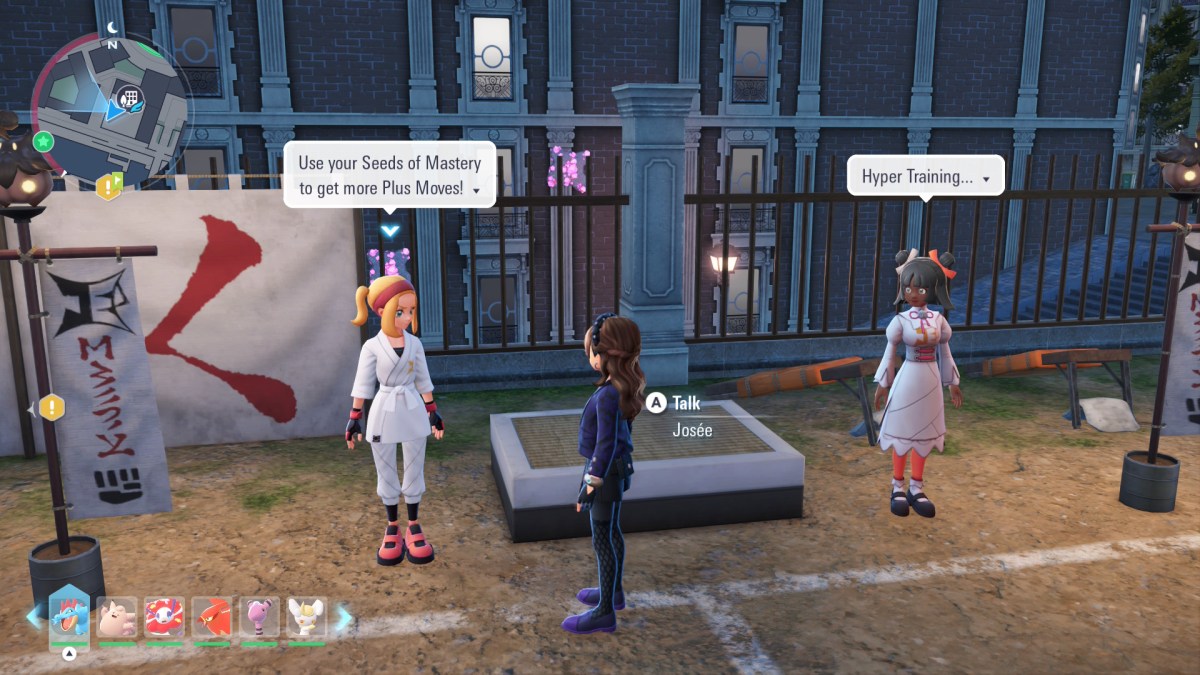Click the party bar's left arrow
Image resolution: width=1200 pixels, height=675 pixels.
click(33, 617)
